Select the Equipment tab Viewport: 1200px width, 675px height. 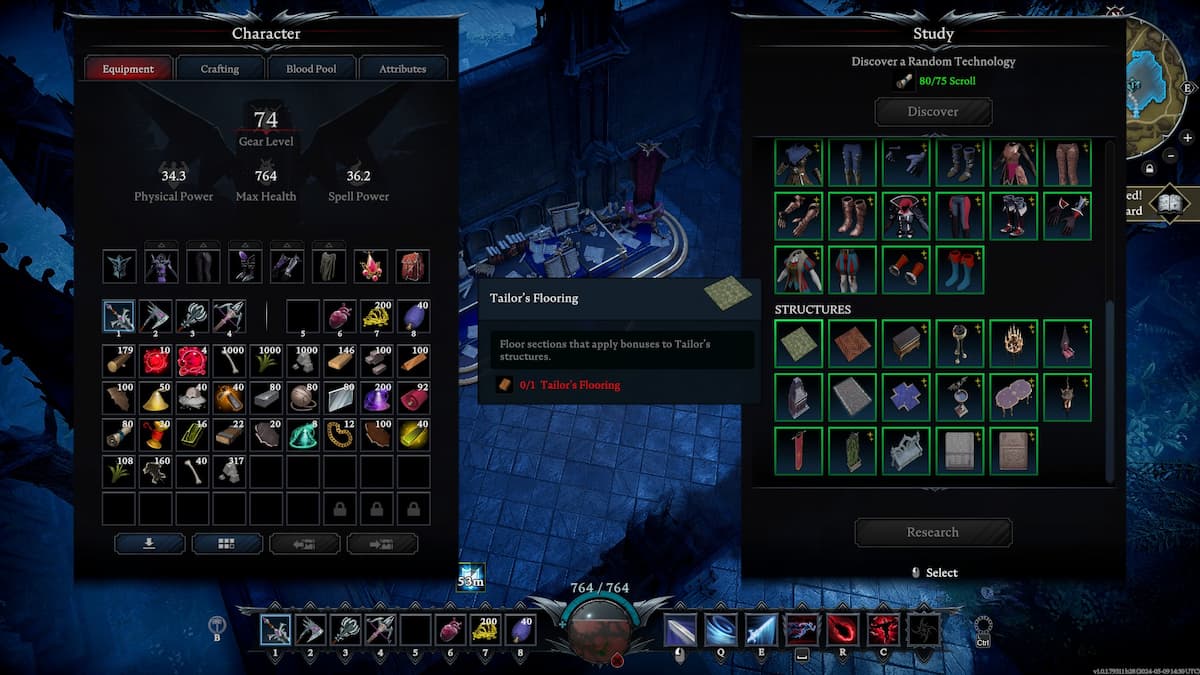(128, 69)
